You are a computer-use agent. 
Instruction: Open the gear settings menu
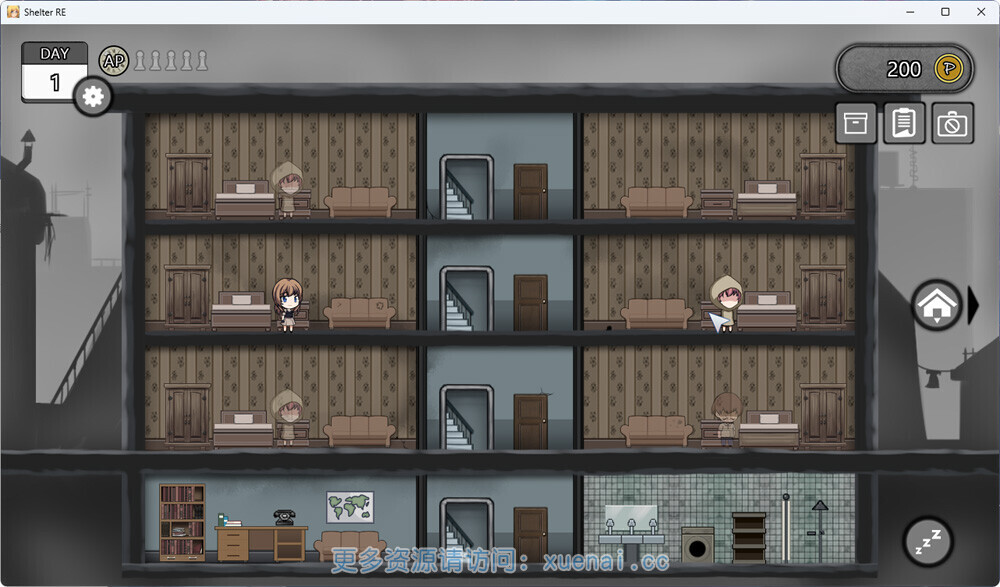pos(93,96)
